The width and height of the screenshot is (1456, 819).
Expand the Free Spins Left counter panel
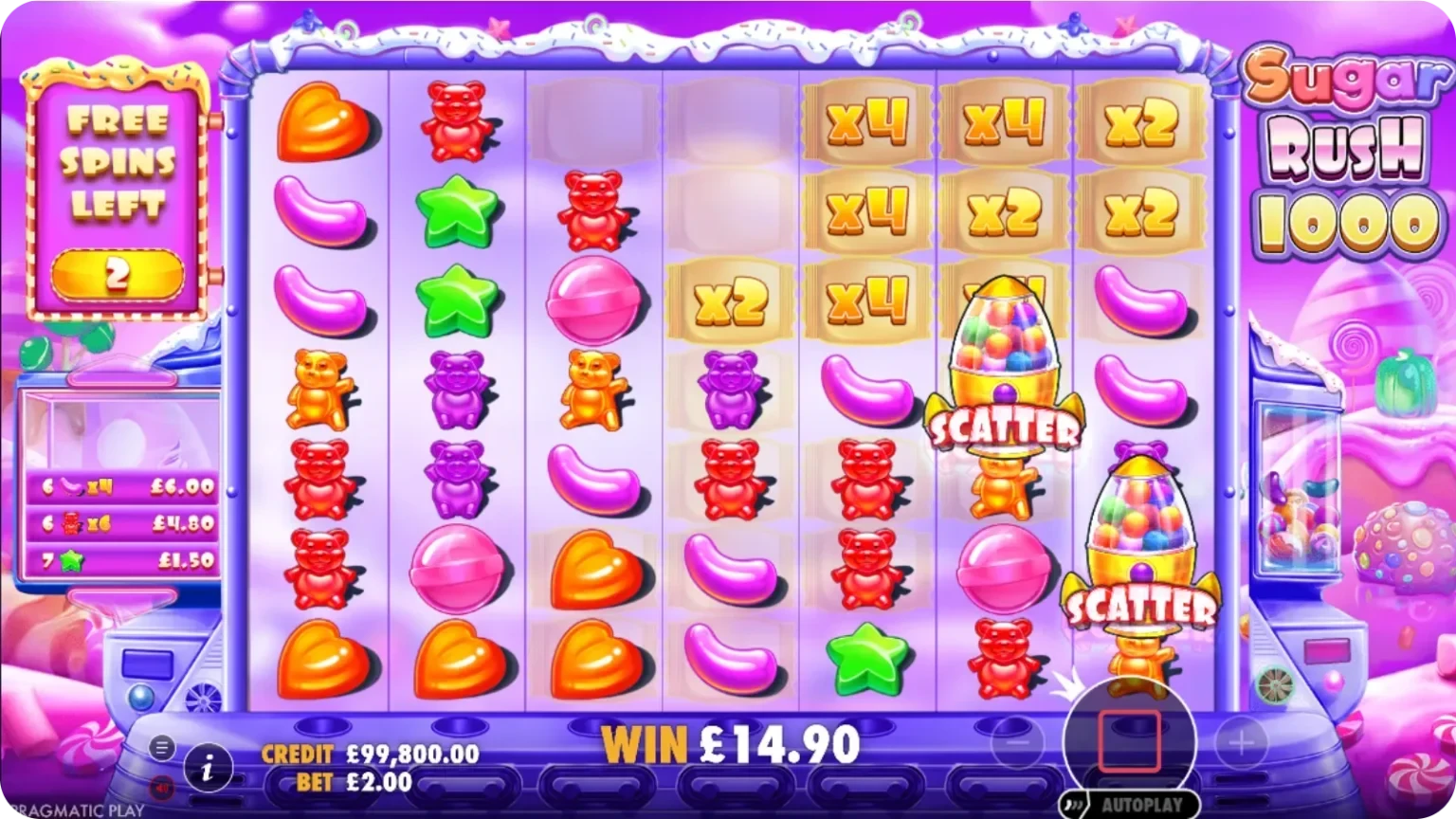click(118, 190)
